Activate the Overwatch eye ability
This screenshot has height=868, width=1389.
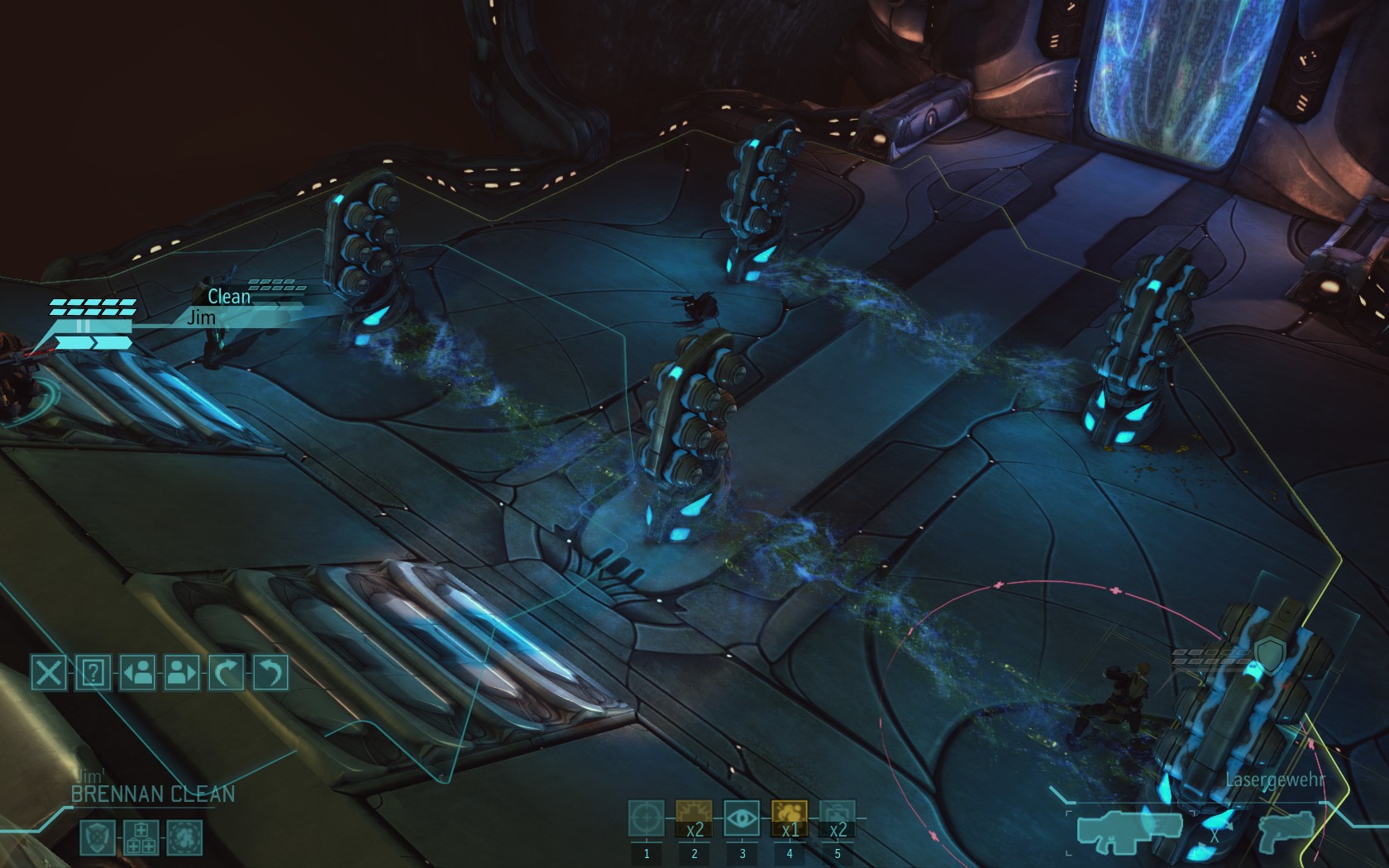742,819
